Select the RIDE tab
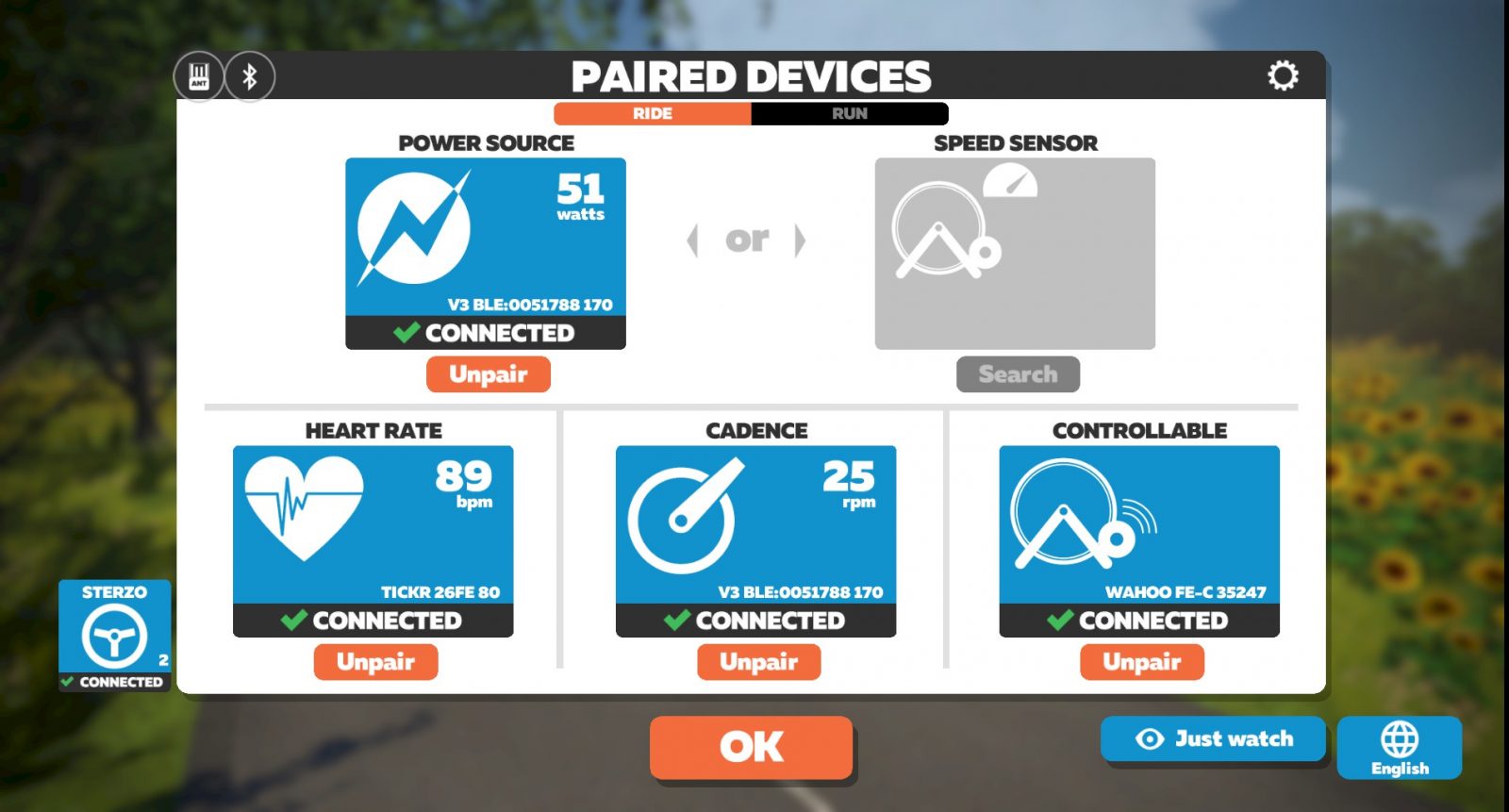 point(653,113)
